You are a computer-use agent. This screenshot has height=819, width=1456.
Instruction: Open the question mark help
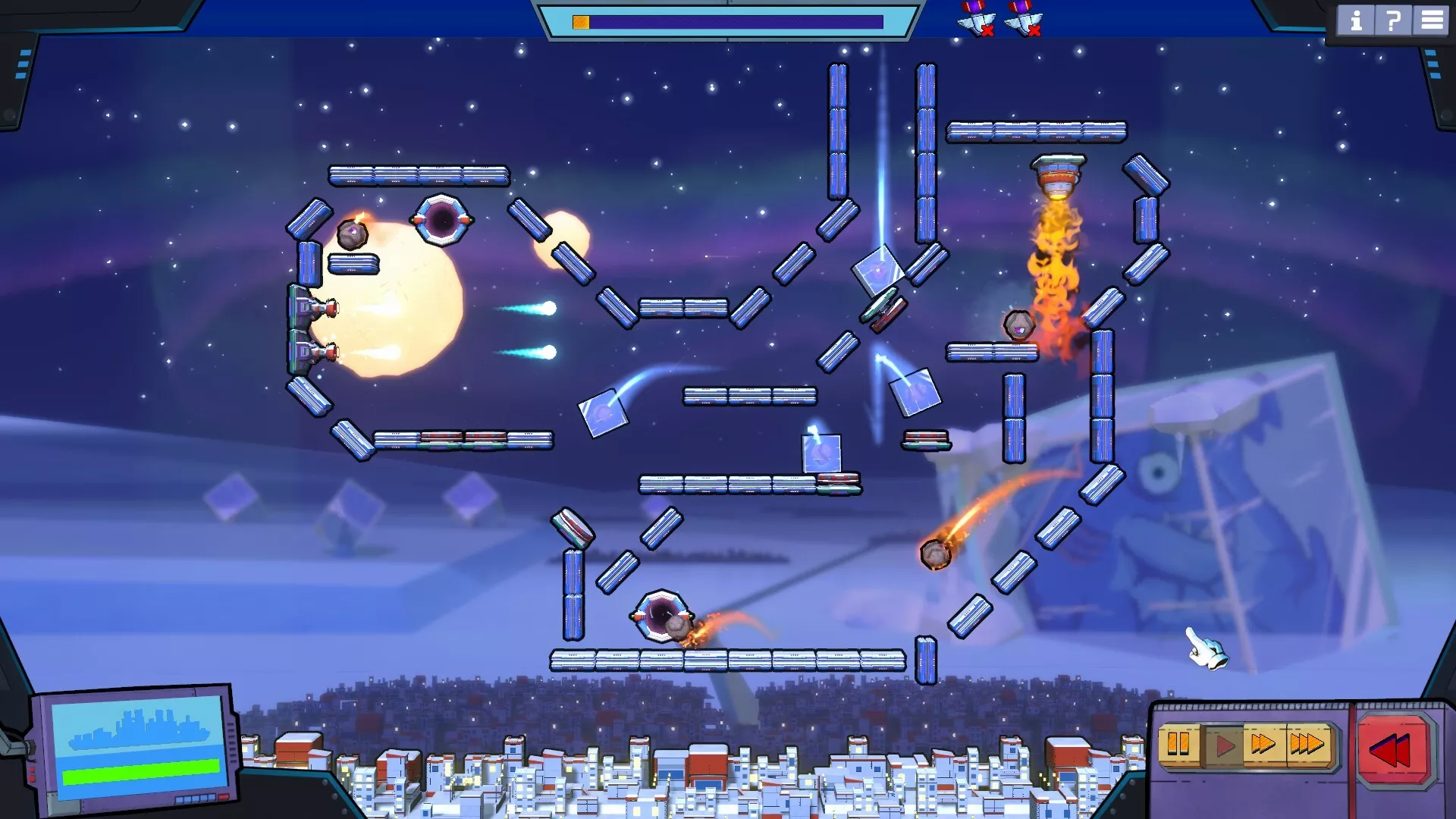point(1393,20)
